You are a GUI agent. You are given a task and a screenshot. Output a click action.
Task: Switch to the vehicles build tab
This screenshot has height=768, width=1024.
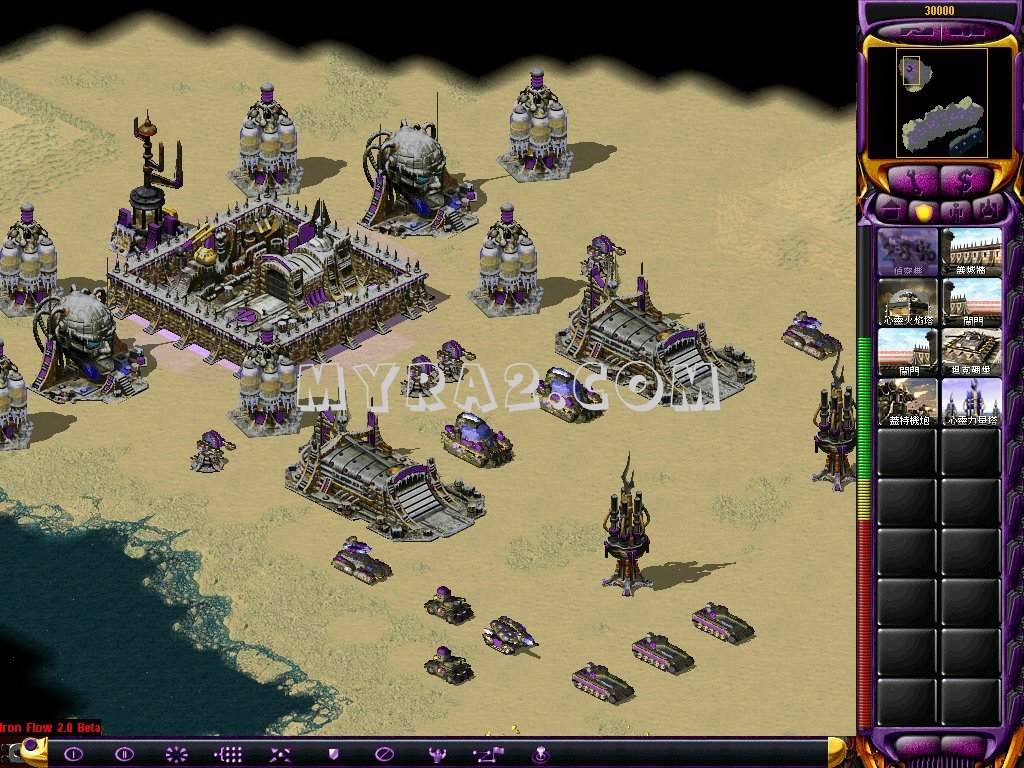(x=987, y=210)
